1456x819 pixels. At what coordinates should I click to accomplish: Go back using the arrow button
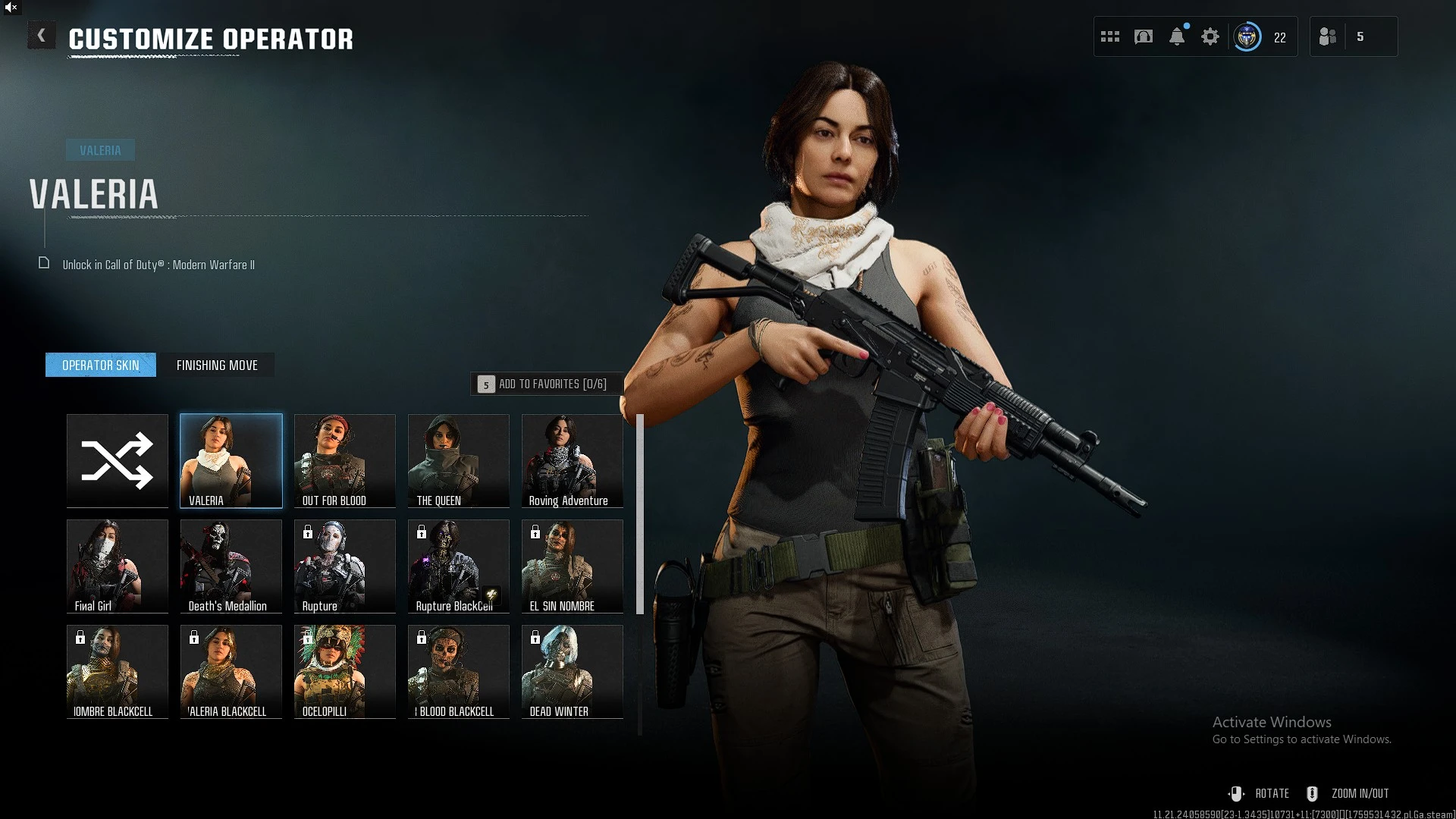tap(42, 36)
